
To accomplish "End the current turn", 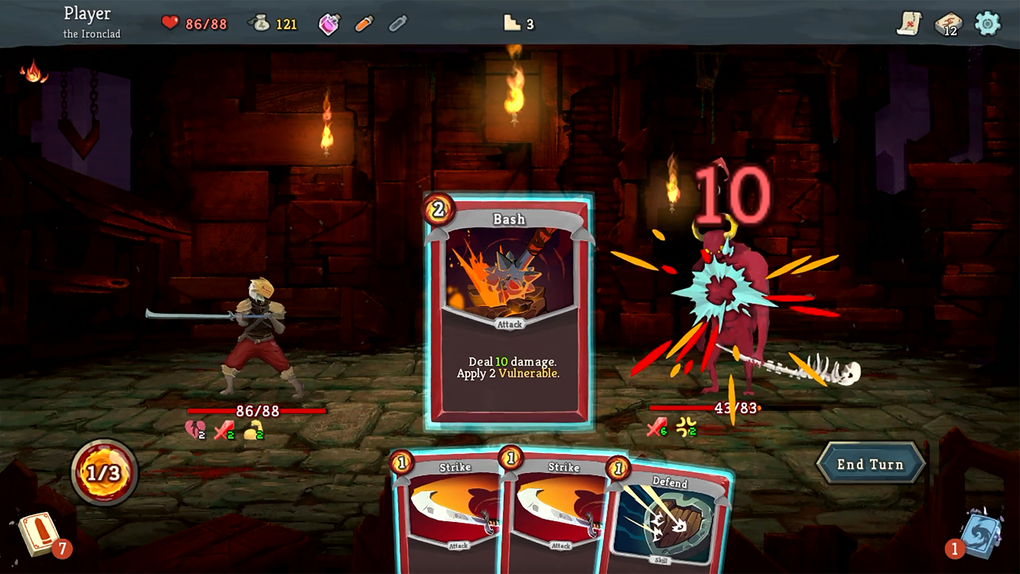I will click(870, 464).
